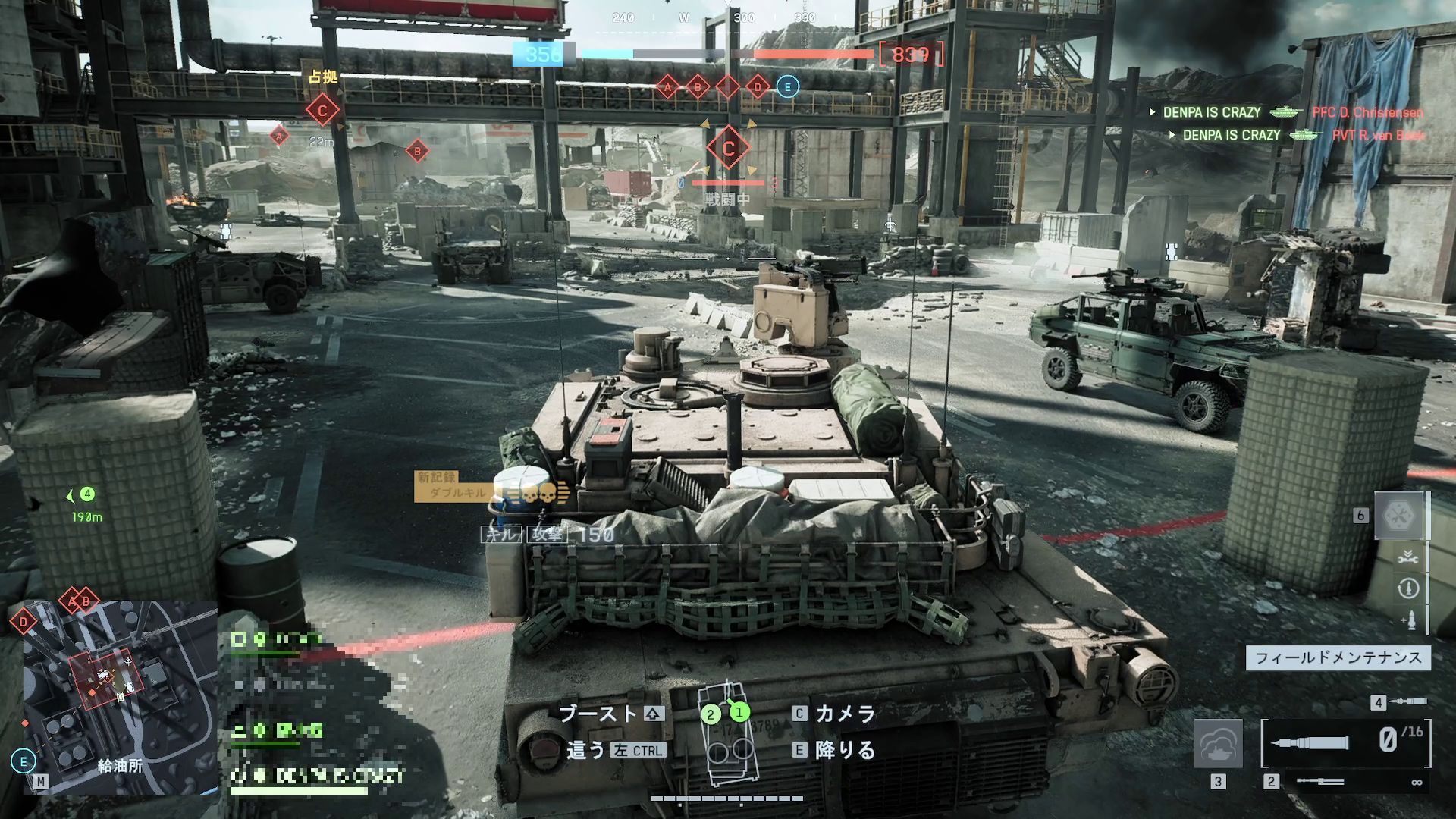1456x819 pixels.
Task: Open the minimap showing the fuel station
Action: (120, 696)
